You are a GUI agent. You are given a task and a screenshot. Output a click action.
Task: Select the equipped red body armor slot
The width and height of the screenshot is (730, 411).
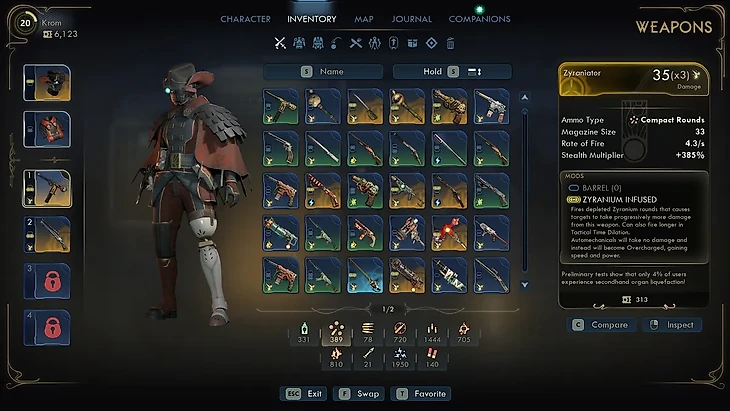[x=47, y=129]
